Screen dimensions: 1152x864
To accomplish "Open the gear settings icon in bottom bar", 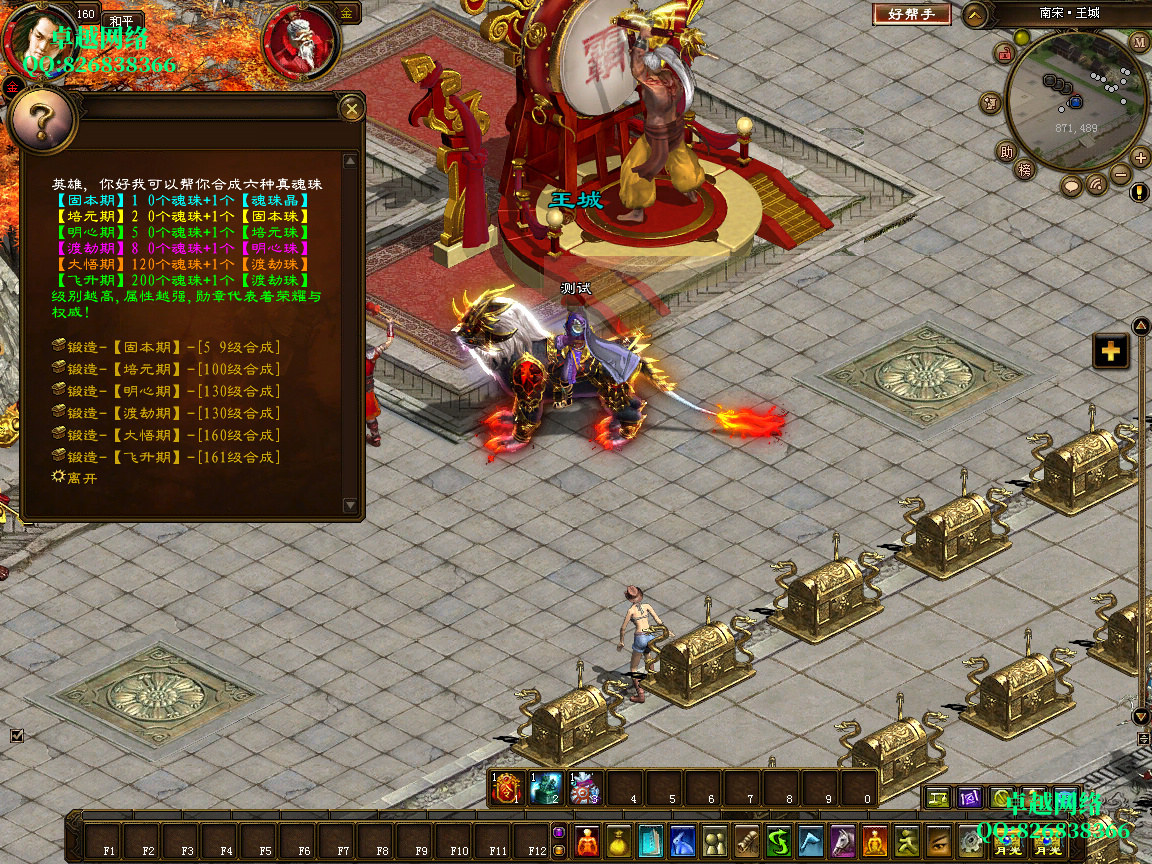I will pyautogui.click(x=970, y=841).
